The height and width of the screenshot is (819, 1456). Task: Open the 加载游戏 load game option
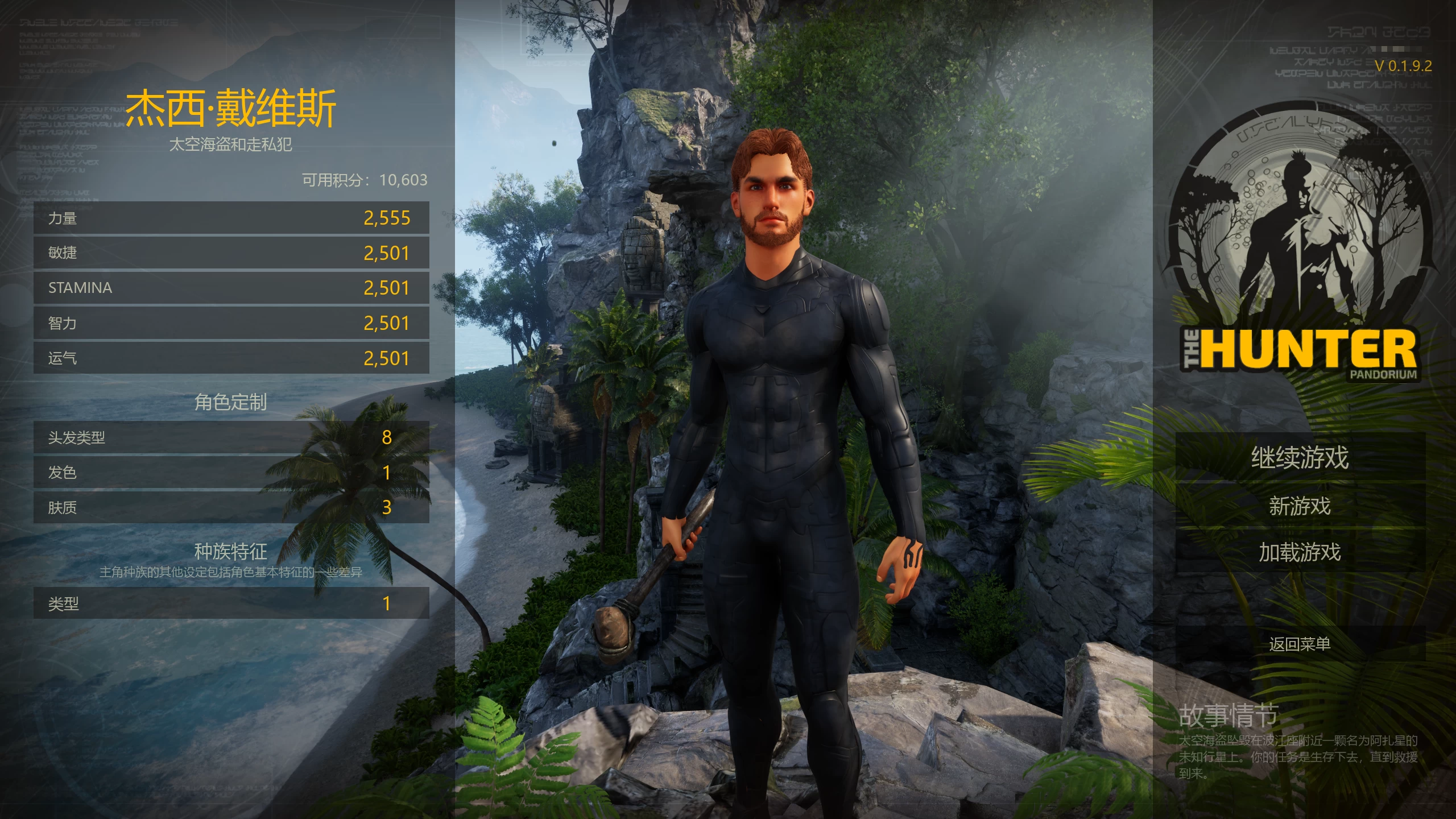click(x=1300, y=552)
